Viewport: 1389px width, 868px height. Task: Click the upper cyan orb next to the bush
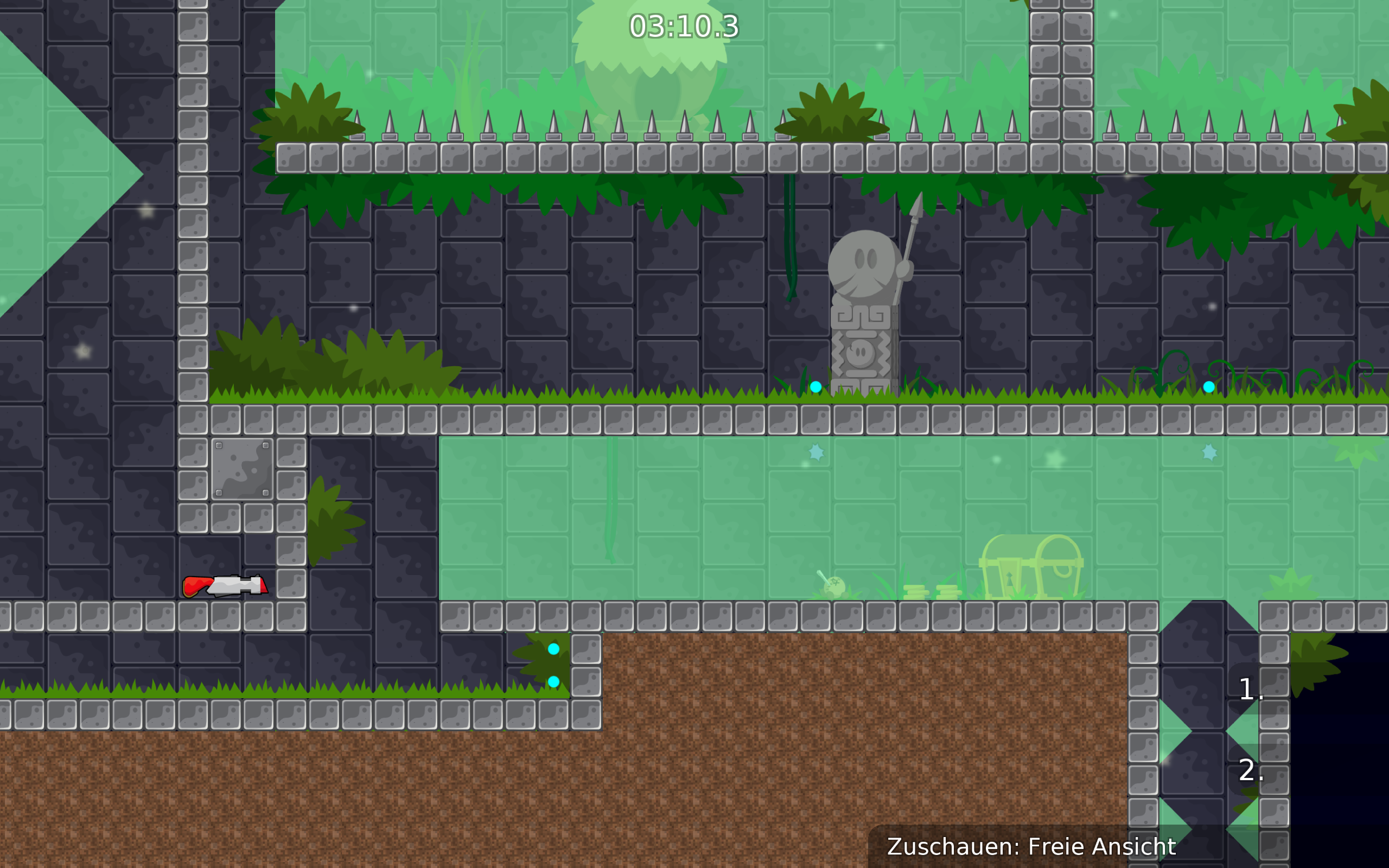coord(554,649)
